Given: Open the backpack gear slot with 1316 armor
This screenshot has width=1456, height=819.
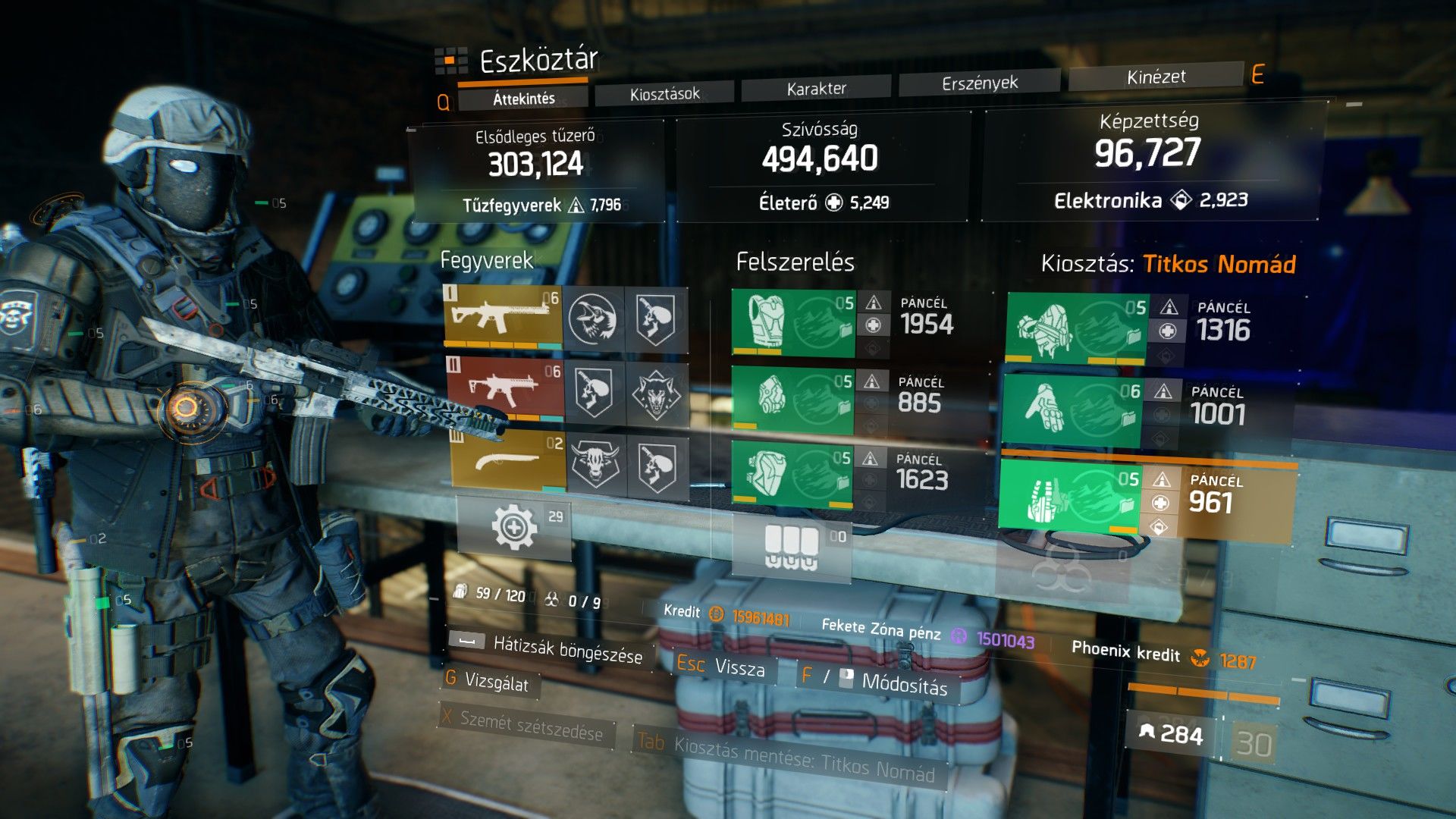Looking at the screenshot, I should point(1075,329).
